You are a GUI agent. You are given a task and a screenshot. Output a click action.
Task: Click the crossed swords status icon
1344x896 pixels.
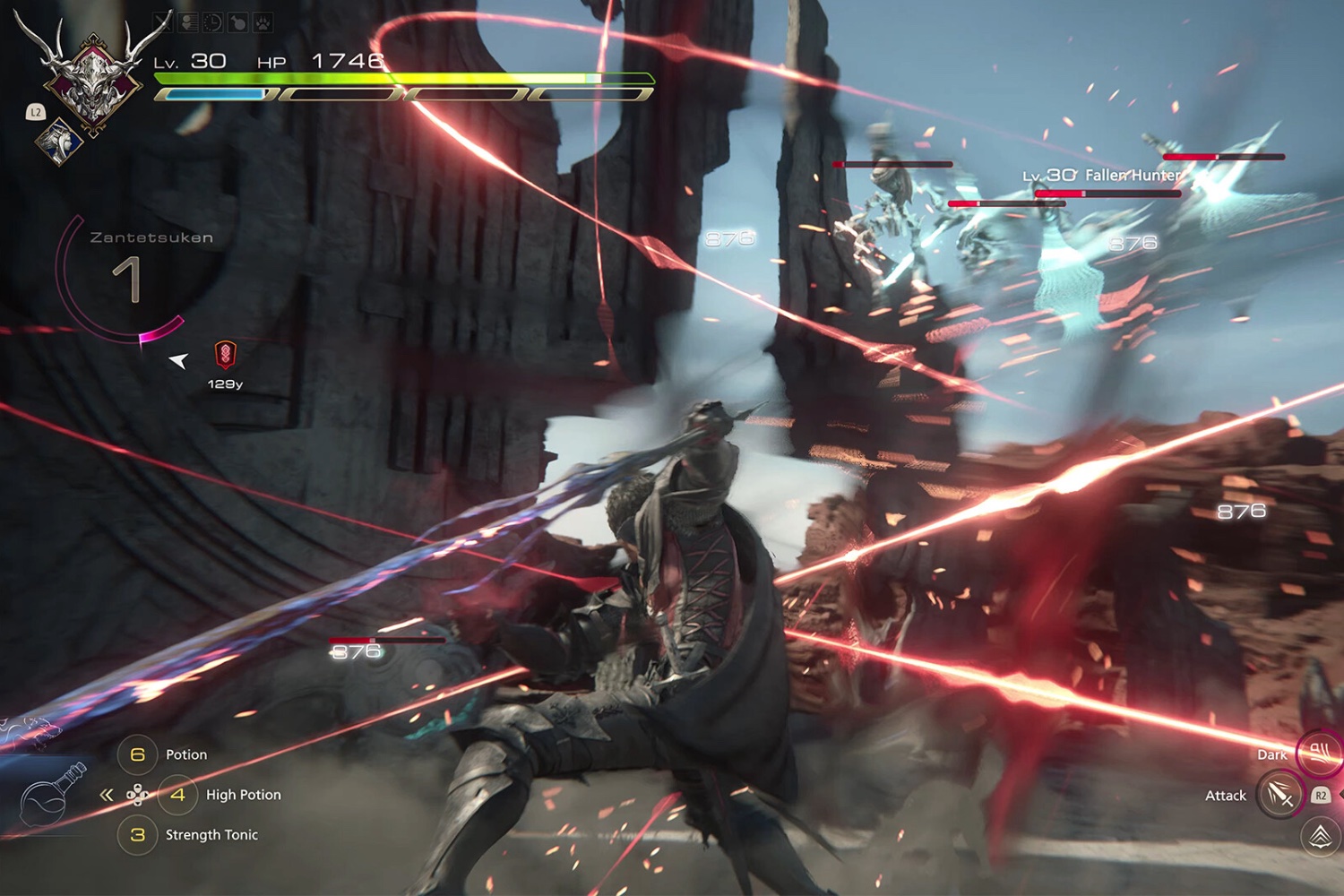tap(163, 22)
